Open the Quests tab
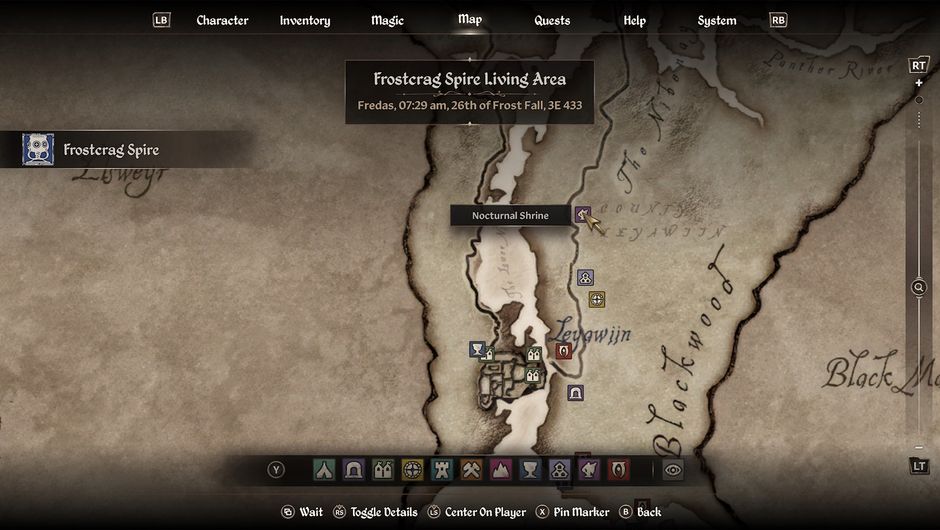 click(x=552, y=20)
